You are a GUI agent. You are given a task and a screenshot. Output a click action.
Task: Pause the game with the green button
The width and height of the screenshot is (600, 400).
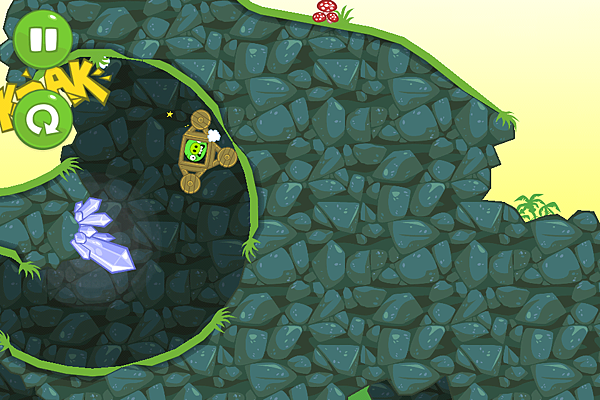pos(42,39)
